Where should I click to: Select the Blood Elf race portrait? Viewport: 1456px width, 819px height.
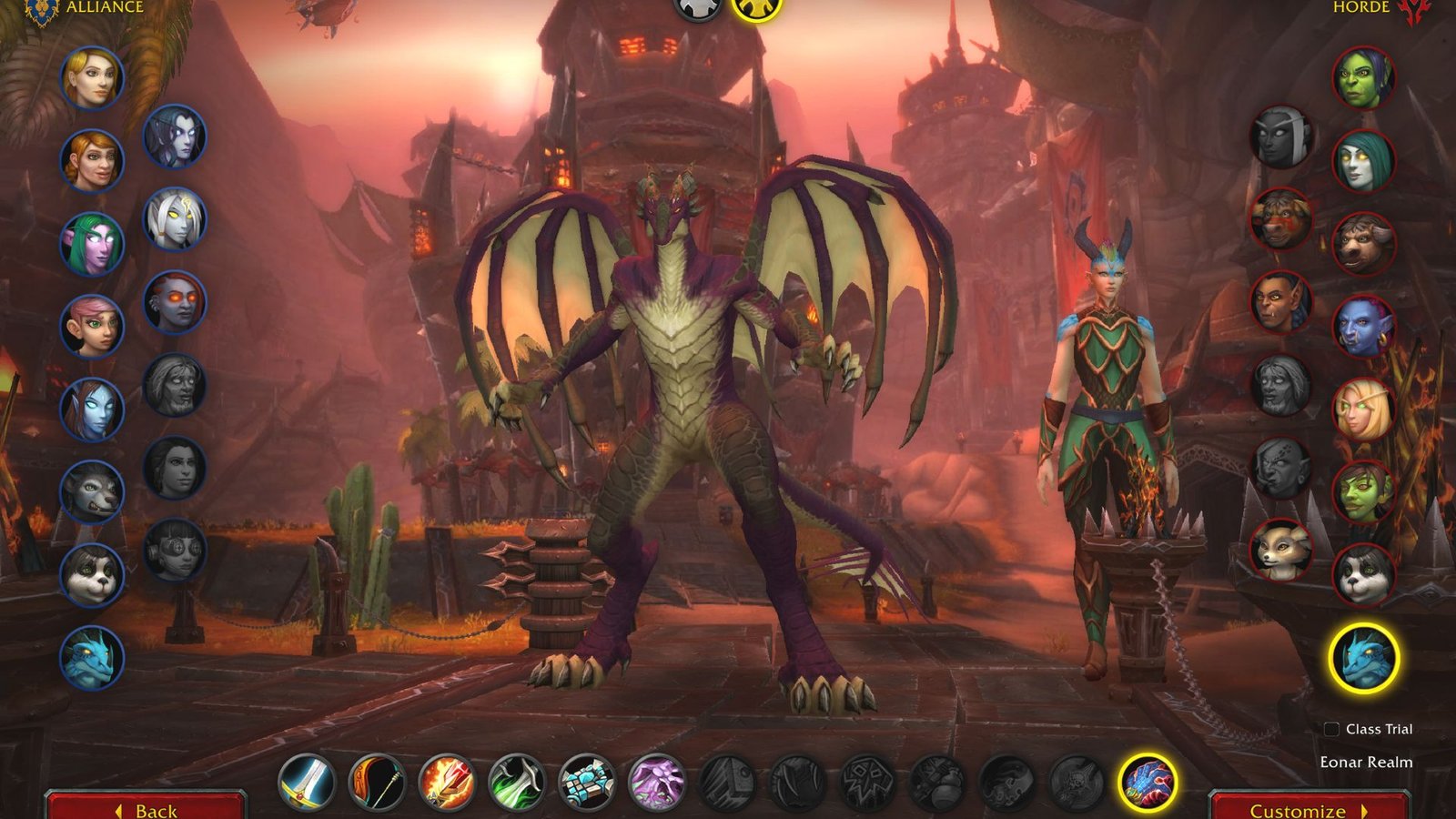click(1364, 409)
